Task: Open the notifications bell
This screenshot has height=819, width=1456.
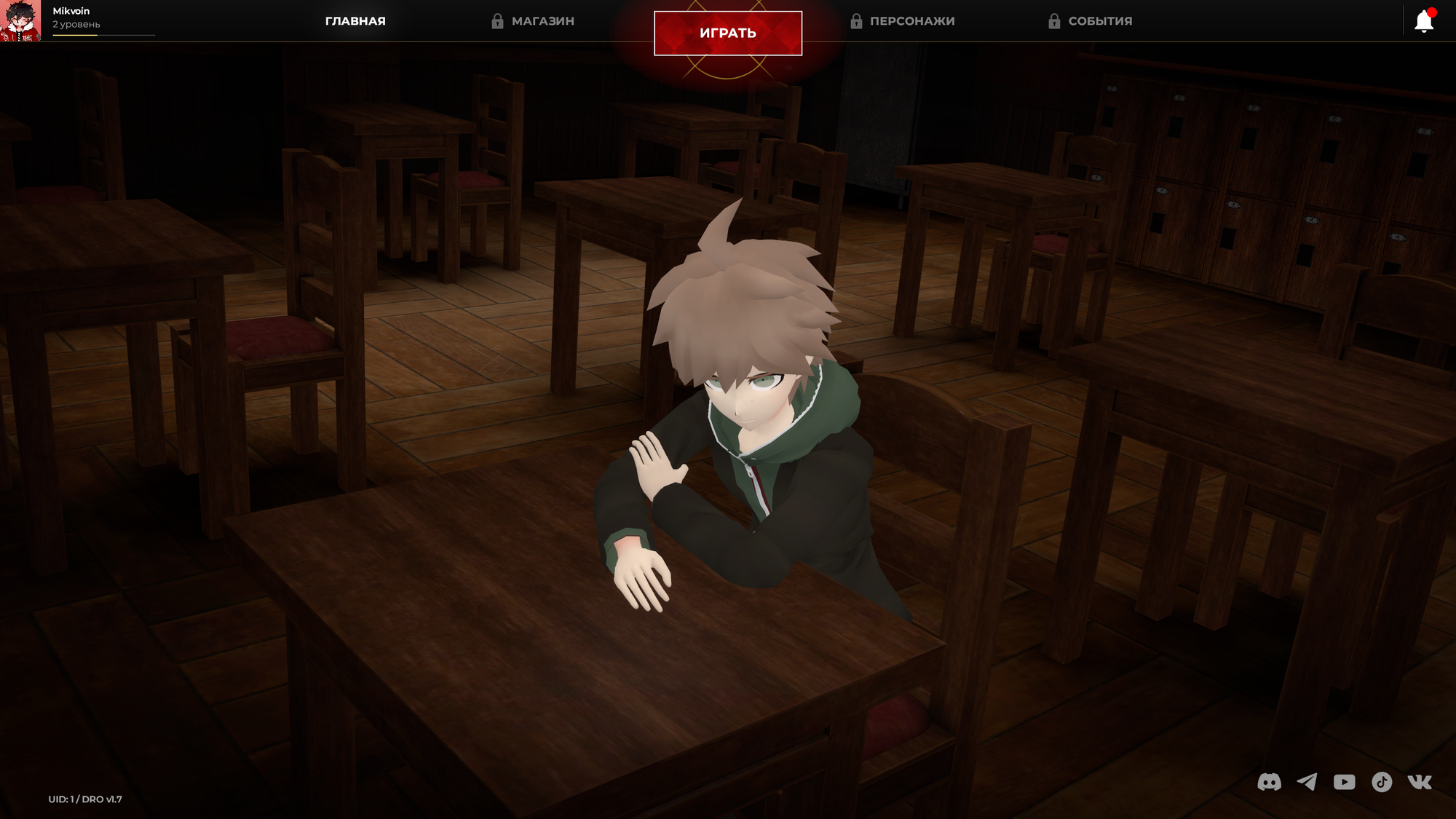Action: click(1423, 21)
